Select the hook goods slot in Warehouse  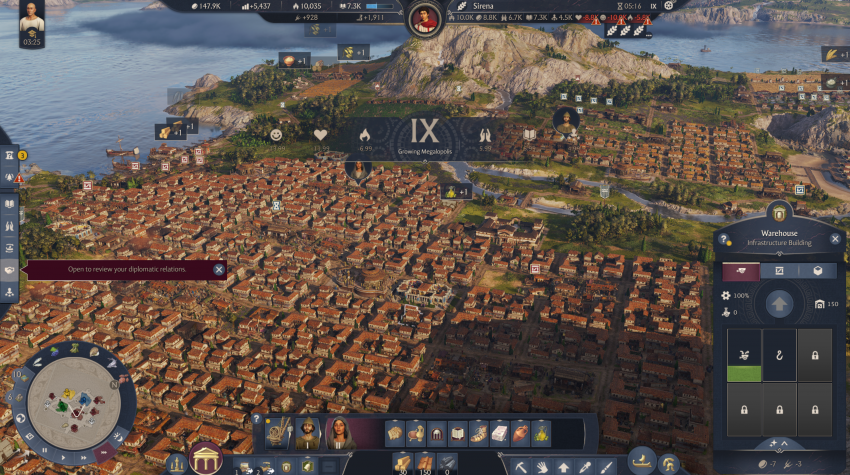[x=779, y=355]
